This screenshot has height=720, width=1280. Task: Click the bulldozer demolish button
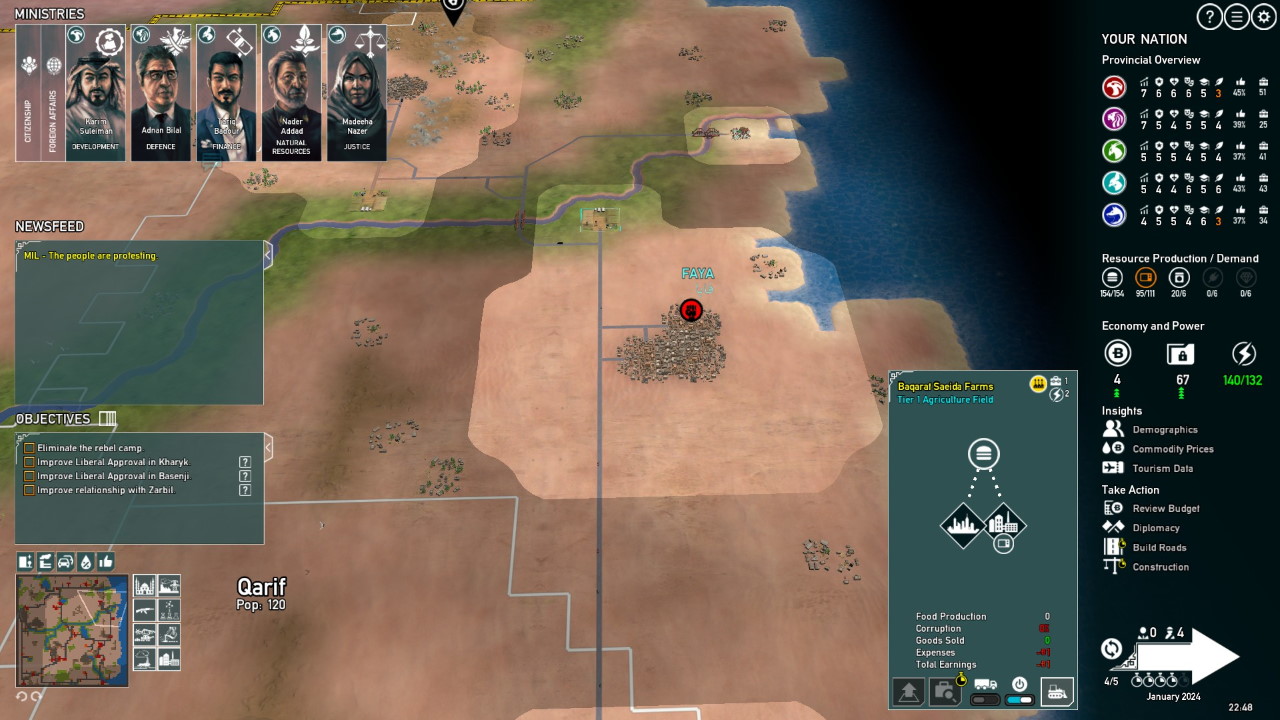coord(1057,691)
